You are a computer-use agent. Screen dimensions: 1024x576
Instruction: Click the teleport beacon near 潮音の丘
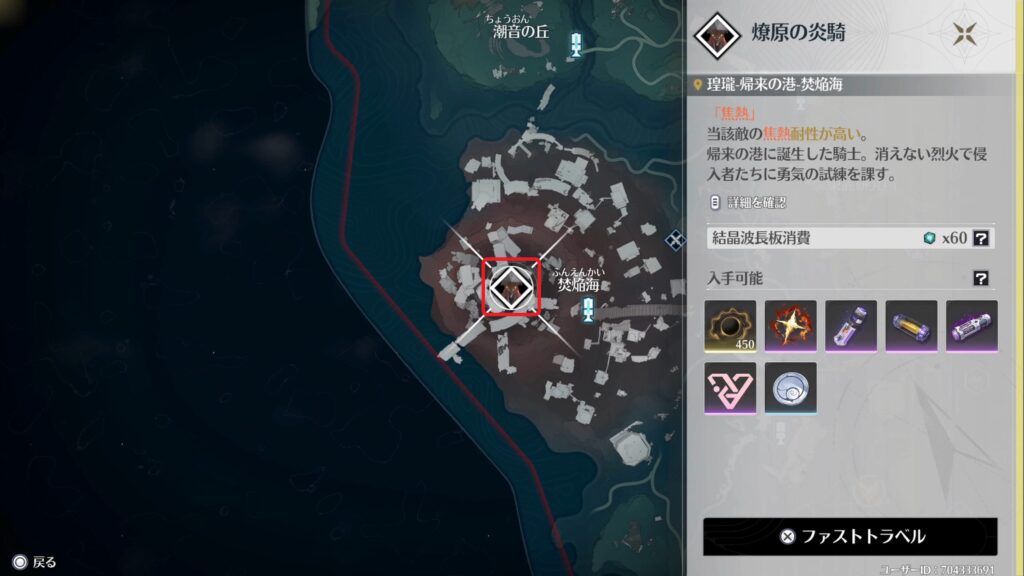pos(576,43)
